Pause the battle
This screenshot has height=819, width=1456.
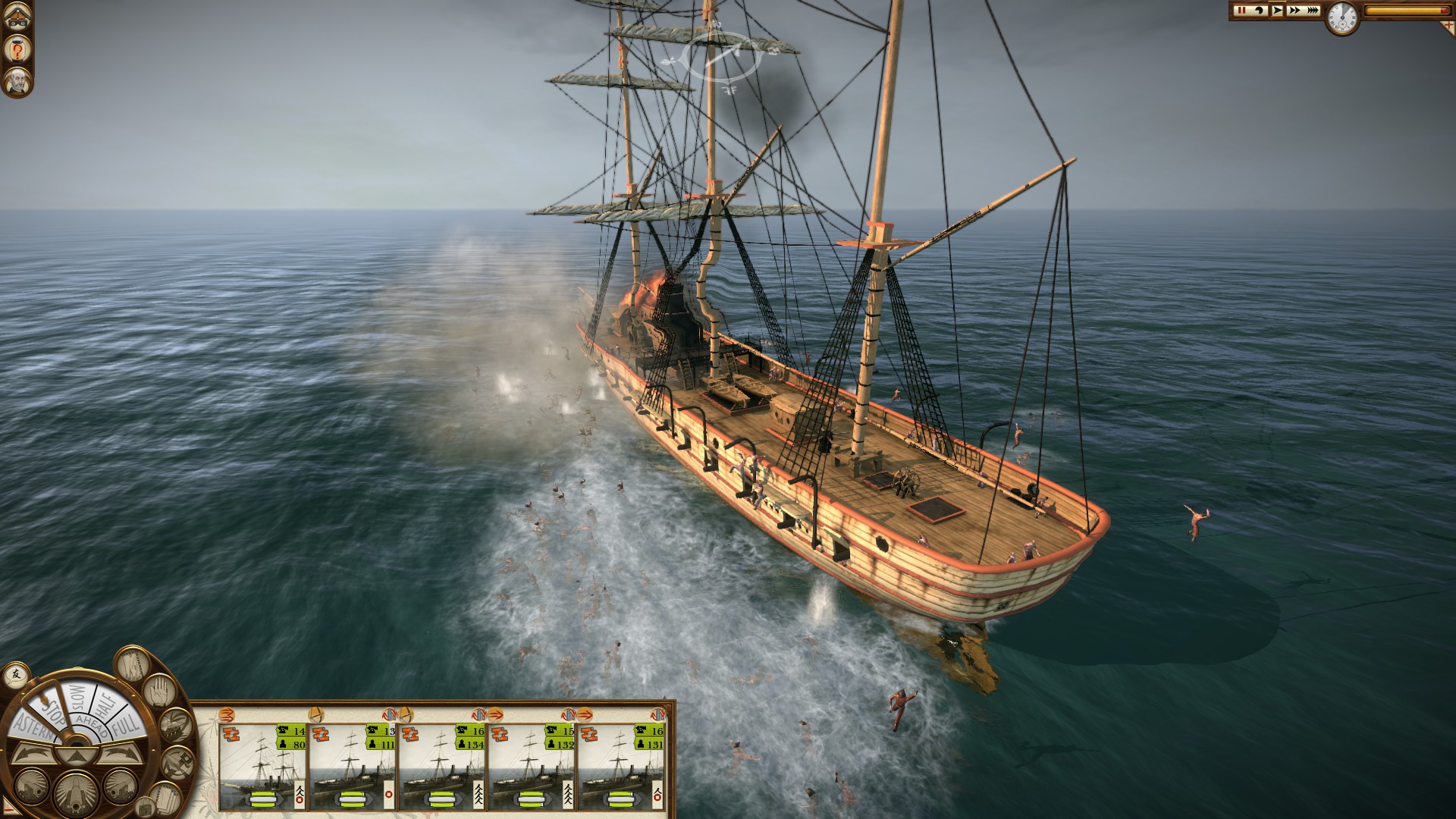(x=1241, y=11)
